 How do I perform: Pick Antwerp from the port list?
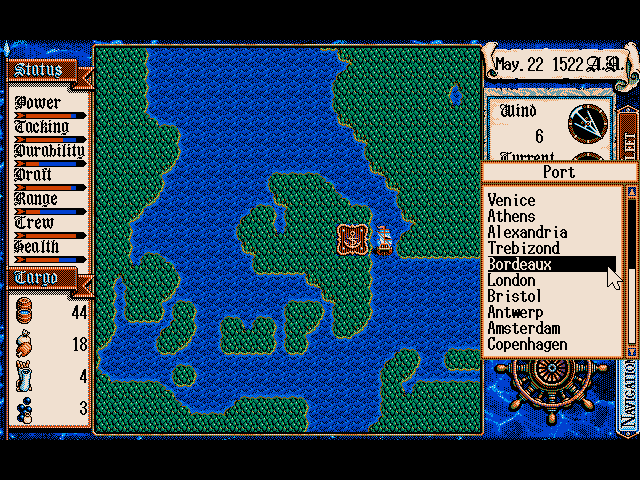[514, 312]
